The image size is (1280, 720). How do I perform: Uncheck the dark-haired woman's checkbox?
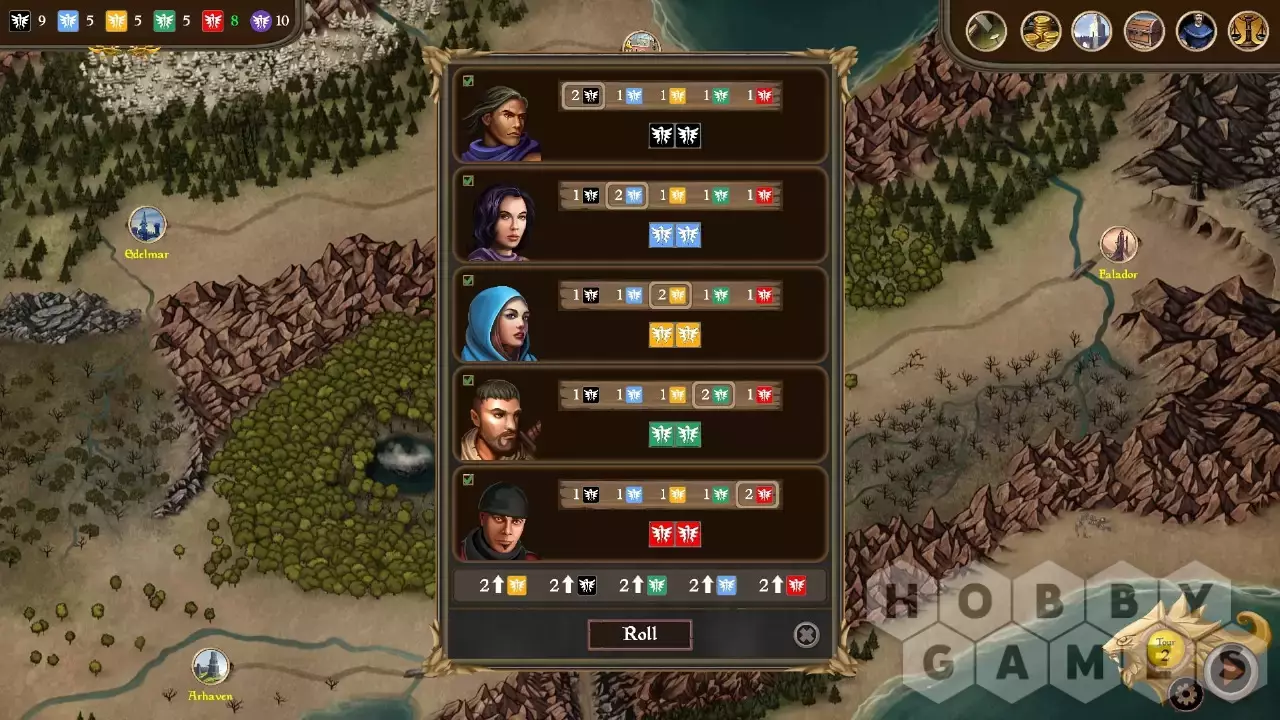pos(468,181)
